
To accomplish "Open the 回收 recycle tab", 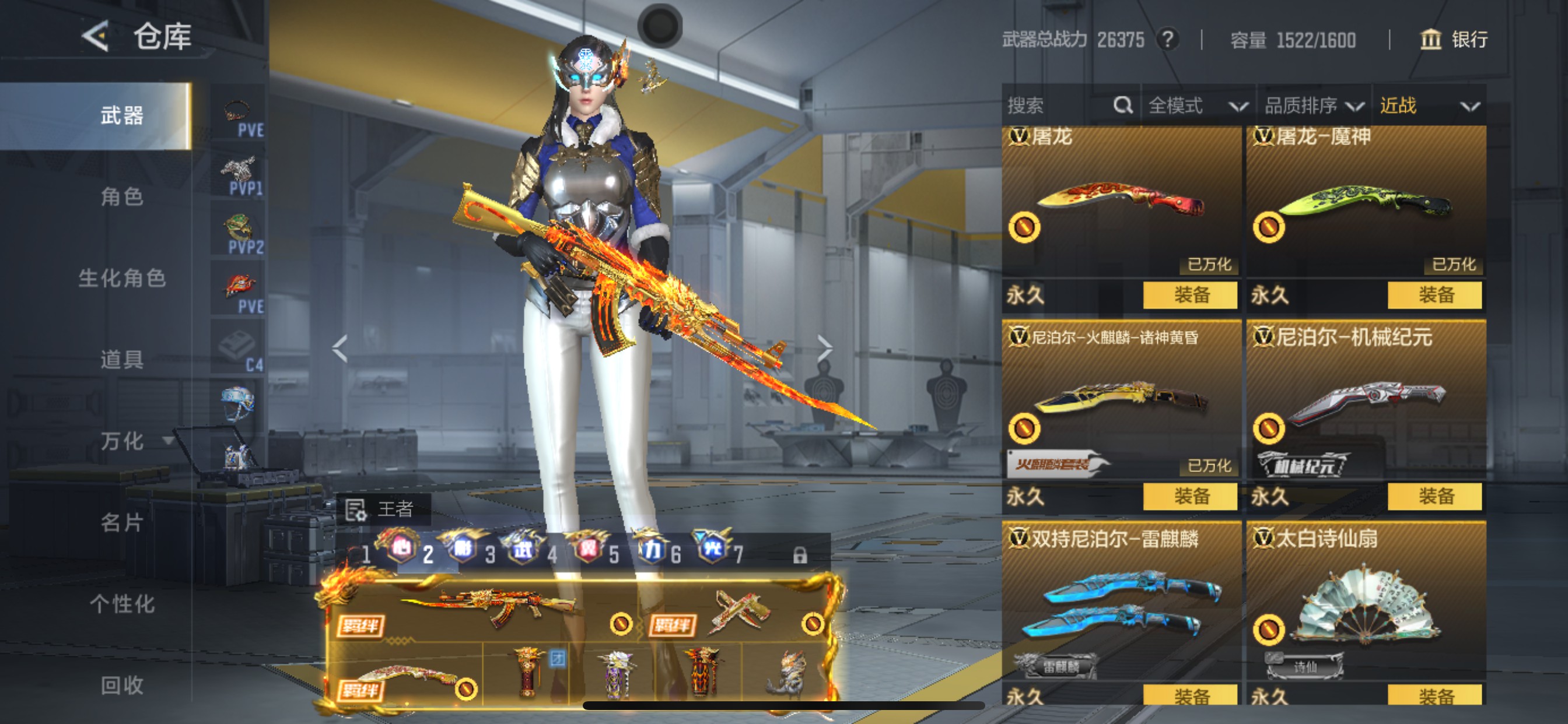I will (122, 686).
